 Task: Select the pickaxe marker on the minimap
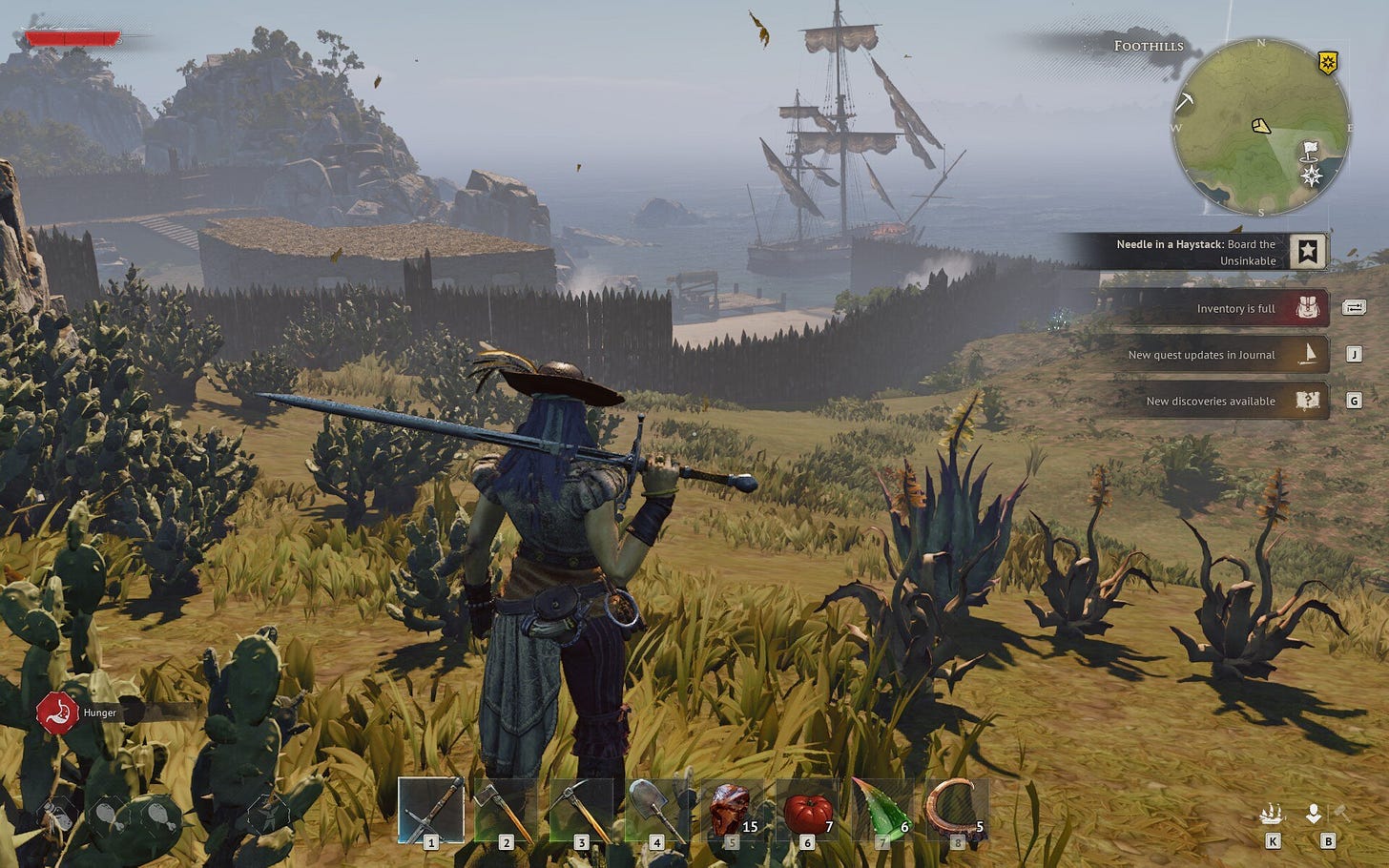click(1186, 100)
